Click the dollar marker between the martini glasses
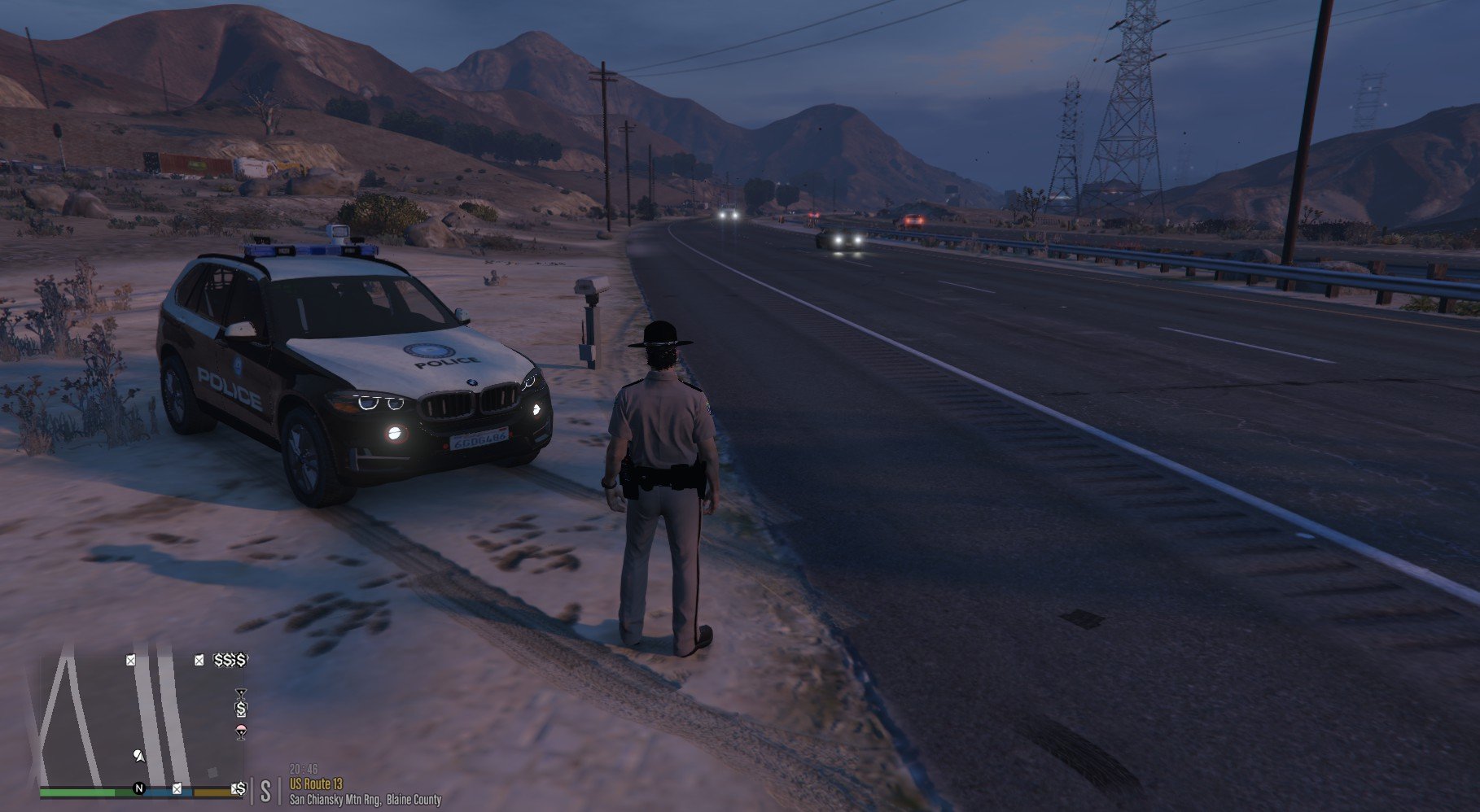1480x812 pixels. pos(241,710)
